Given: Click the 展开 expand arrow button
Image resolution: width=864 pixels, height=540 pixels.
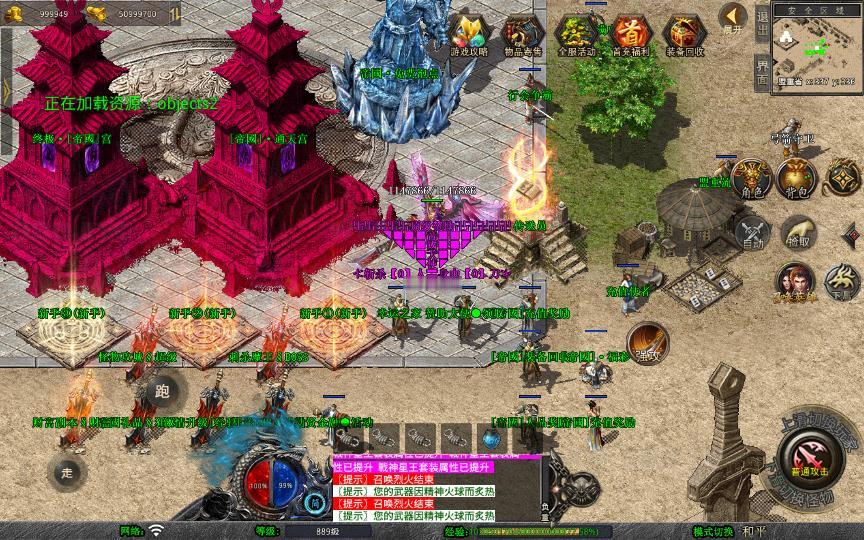Looking at the screenshot, I should pyautogui.click(x=734, y=18).
